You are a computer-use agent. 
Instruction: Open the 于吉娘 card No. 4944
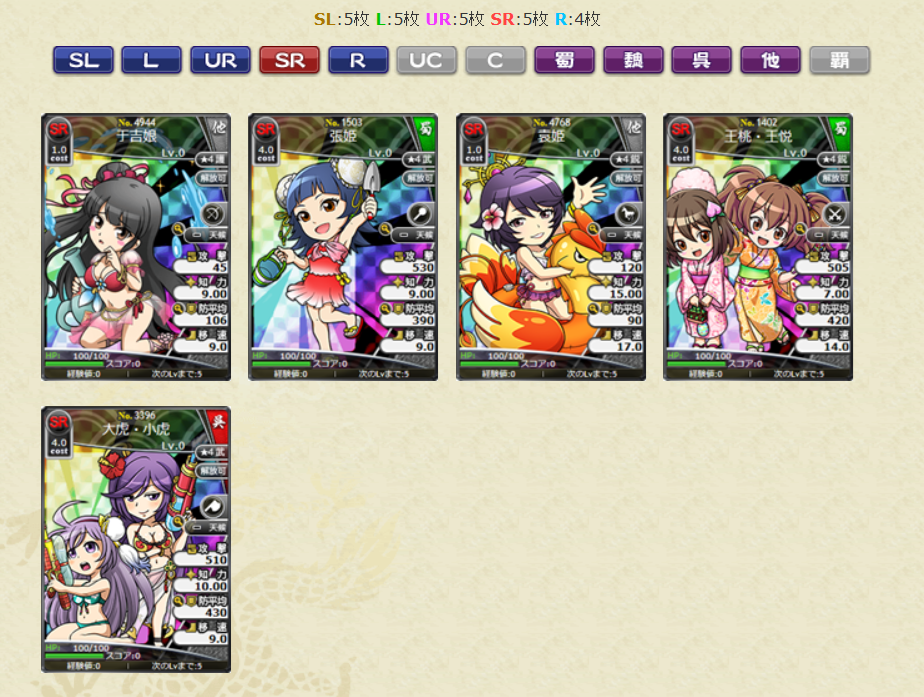136,247
